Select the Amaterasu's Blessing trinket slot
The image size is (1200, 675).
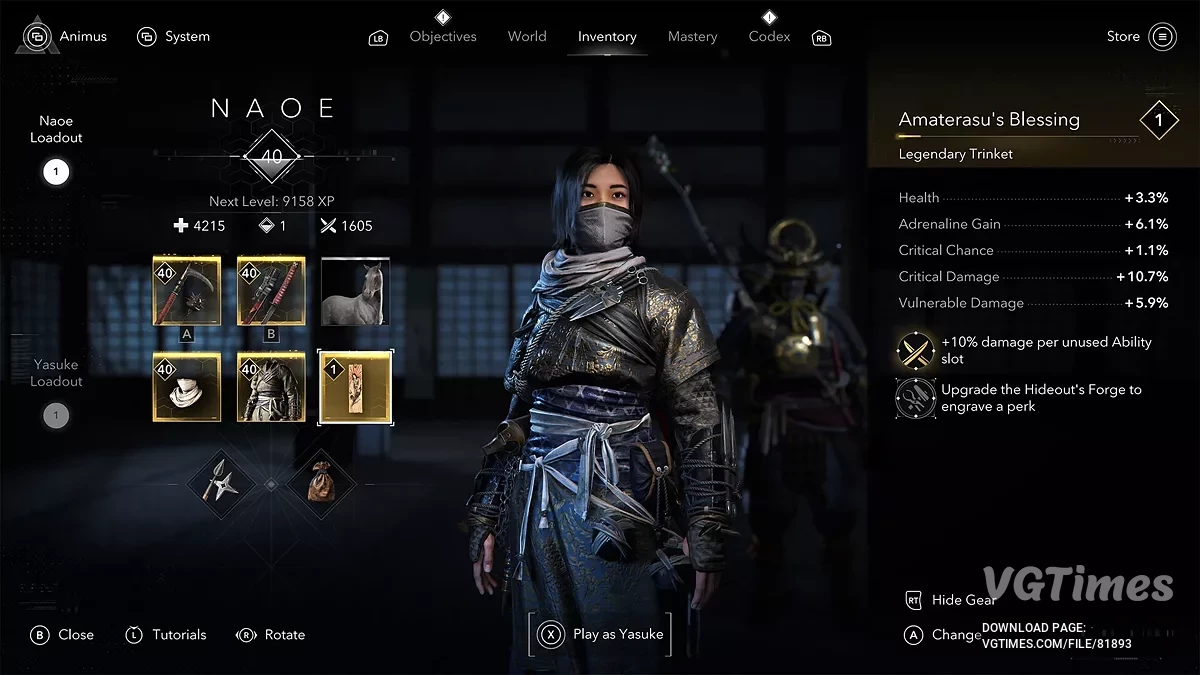355,387
